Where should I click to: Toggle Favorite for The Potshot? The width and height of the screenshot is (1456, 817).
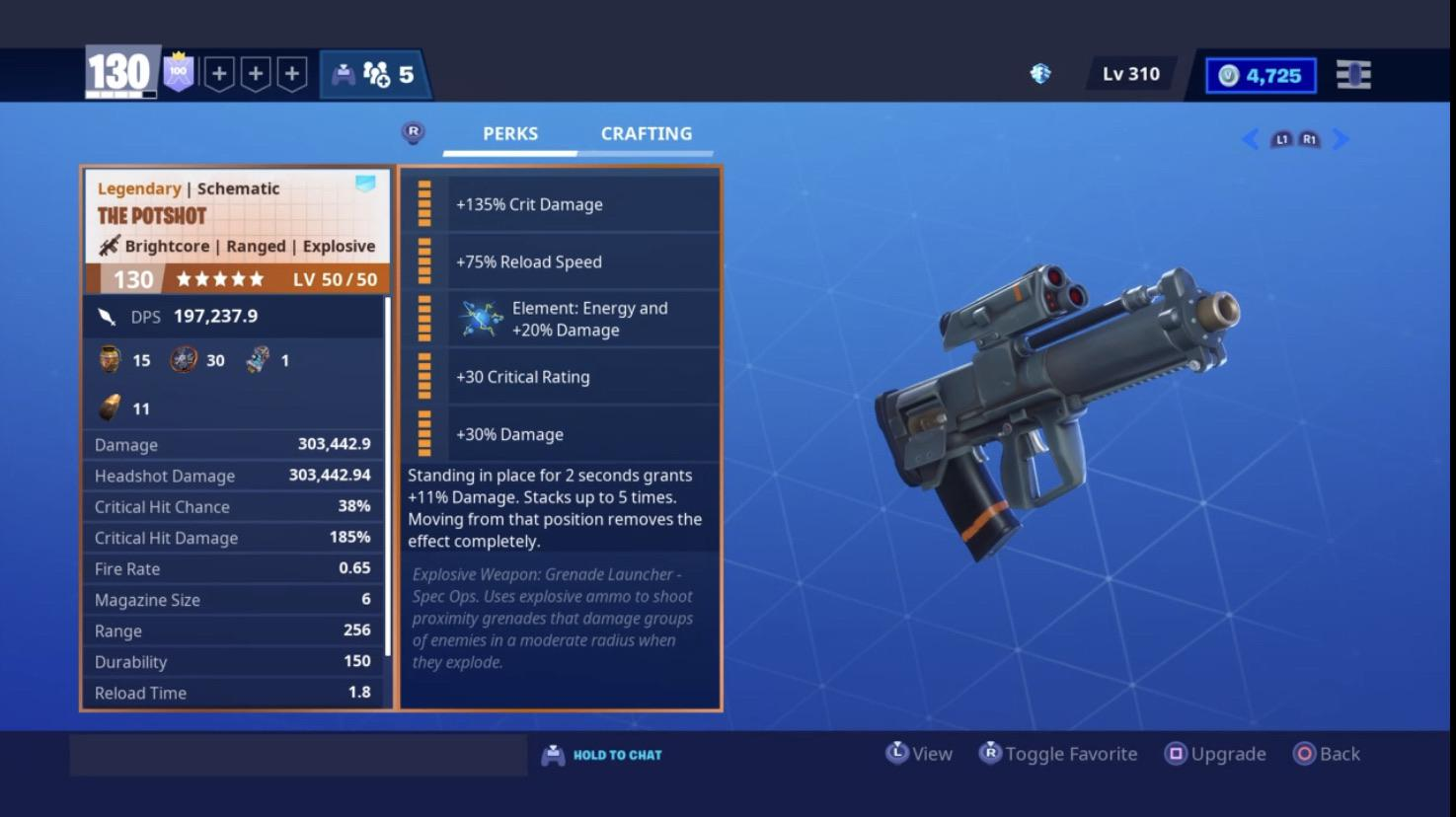1058,754
